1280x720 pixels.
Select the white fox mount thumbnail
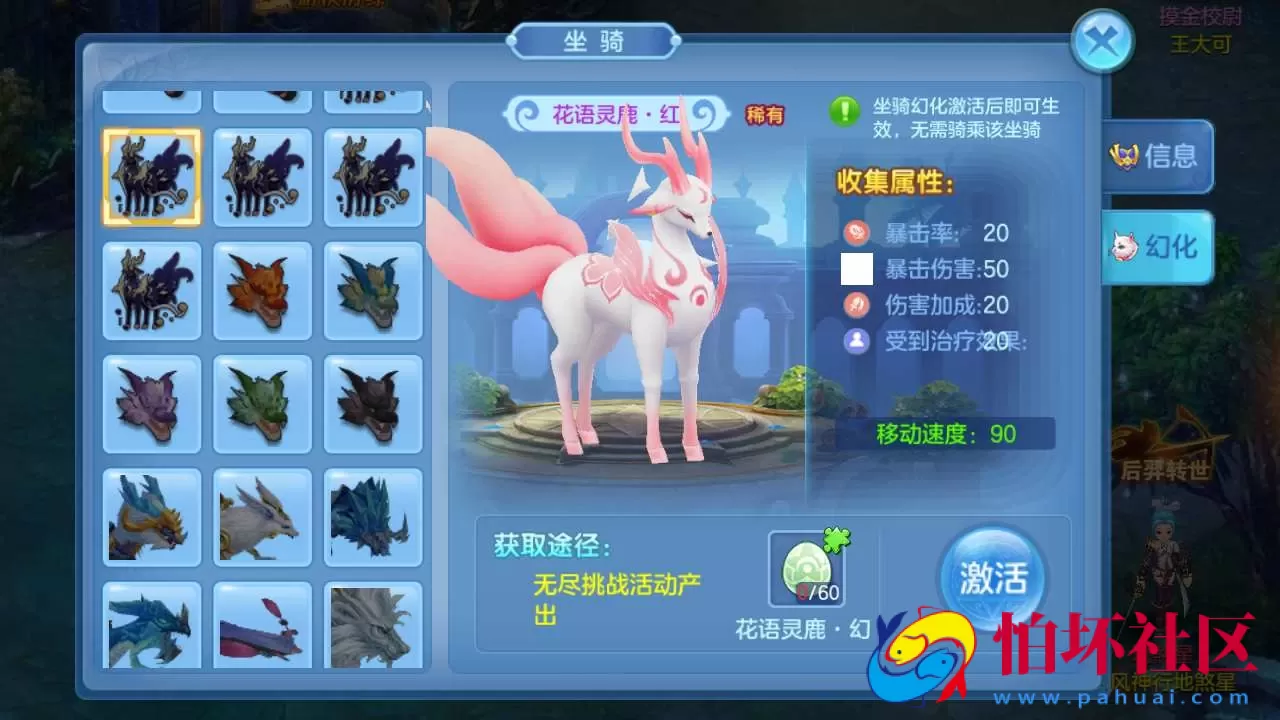click(262, 515)
